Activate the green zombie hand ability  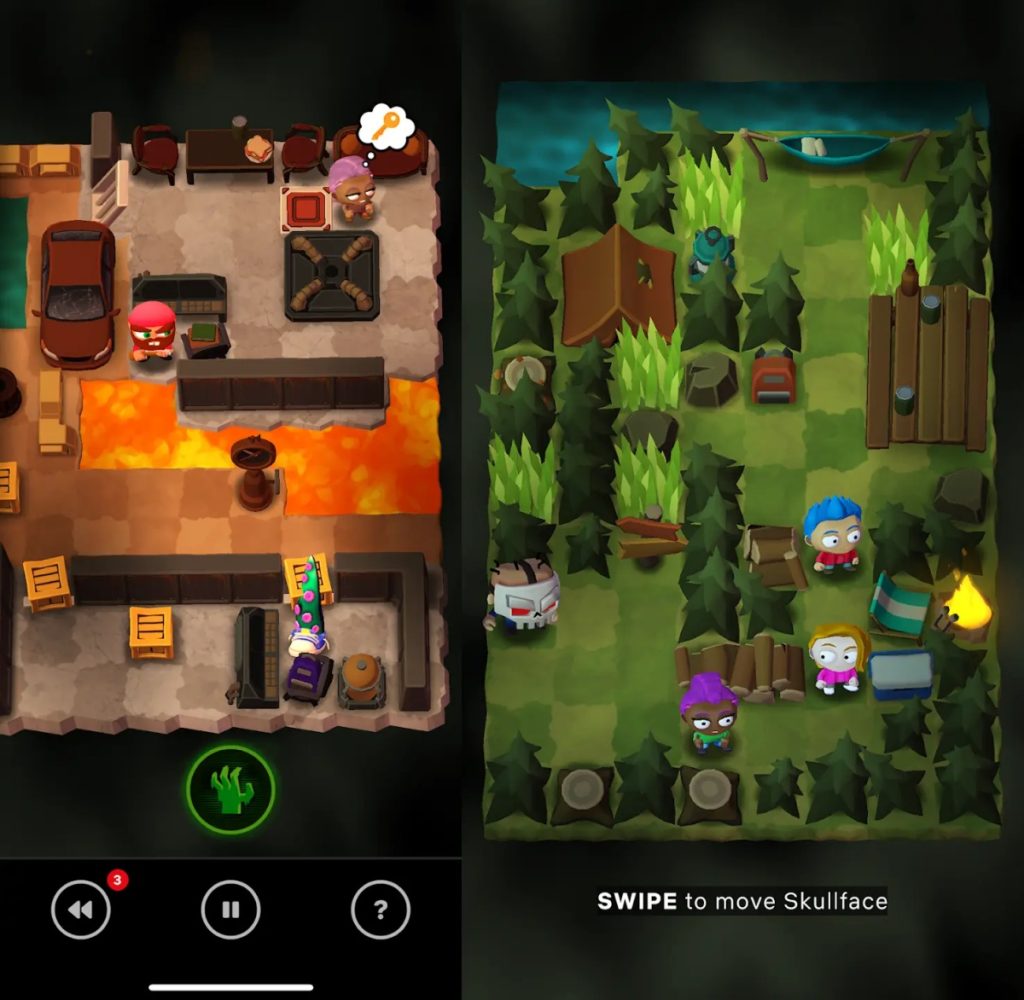(231, 789)
